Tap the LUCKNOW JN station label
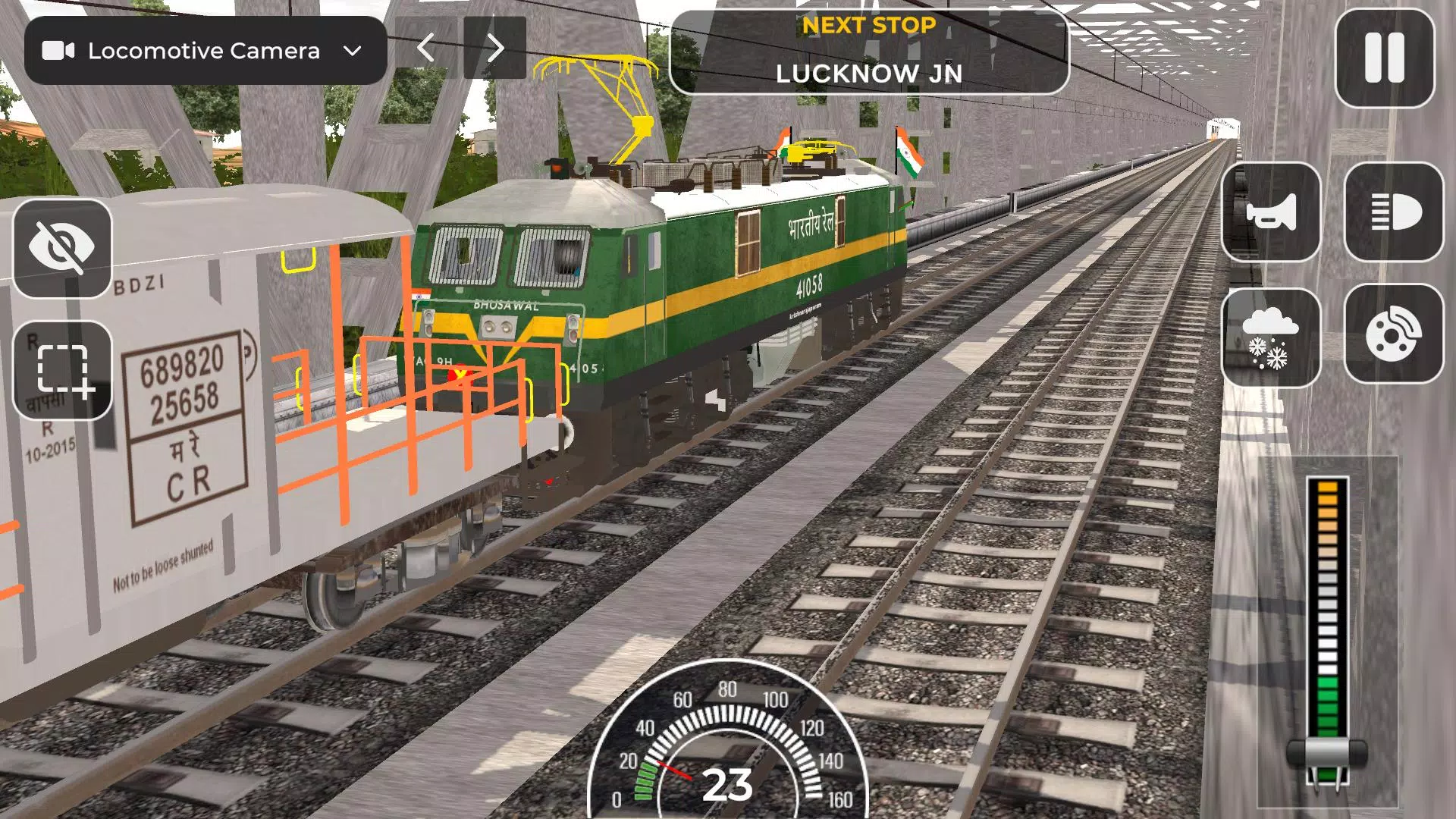 pos(869,74)
